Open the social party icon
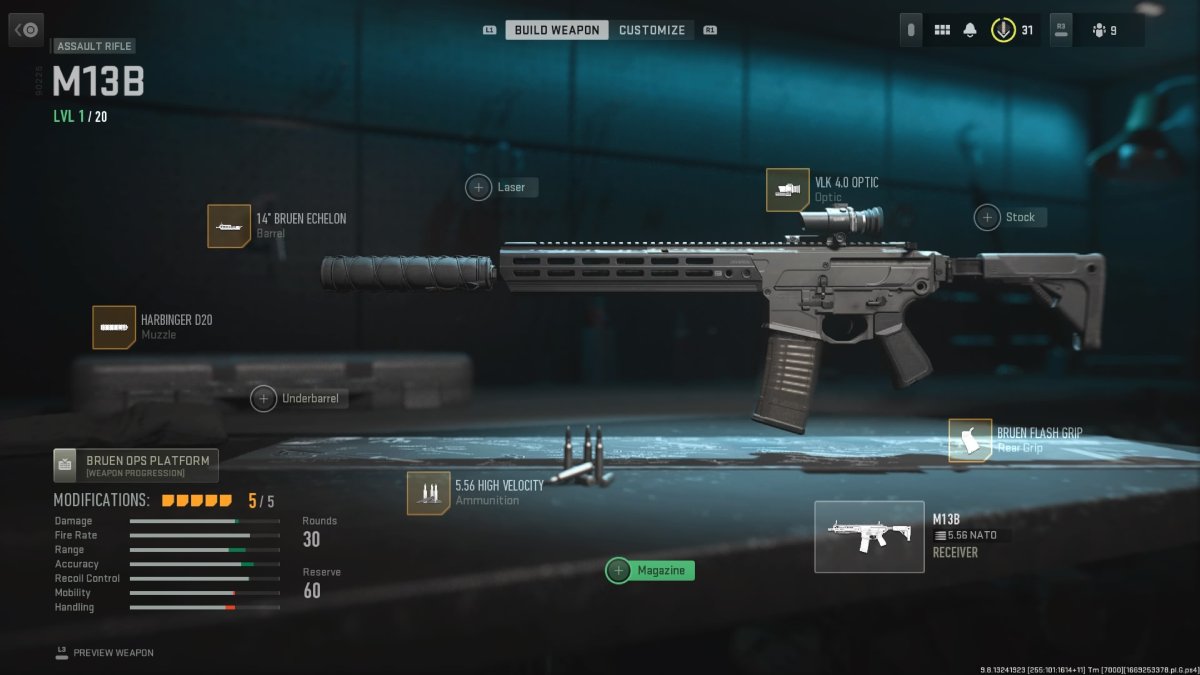 click(1100, 30)
